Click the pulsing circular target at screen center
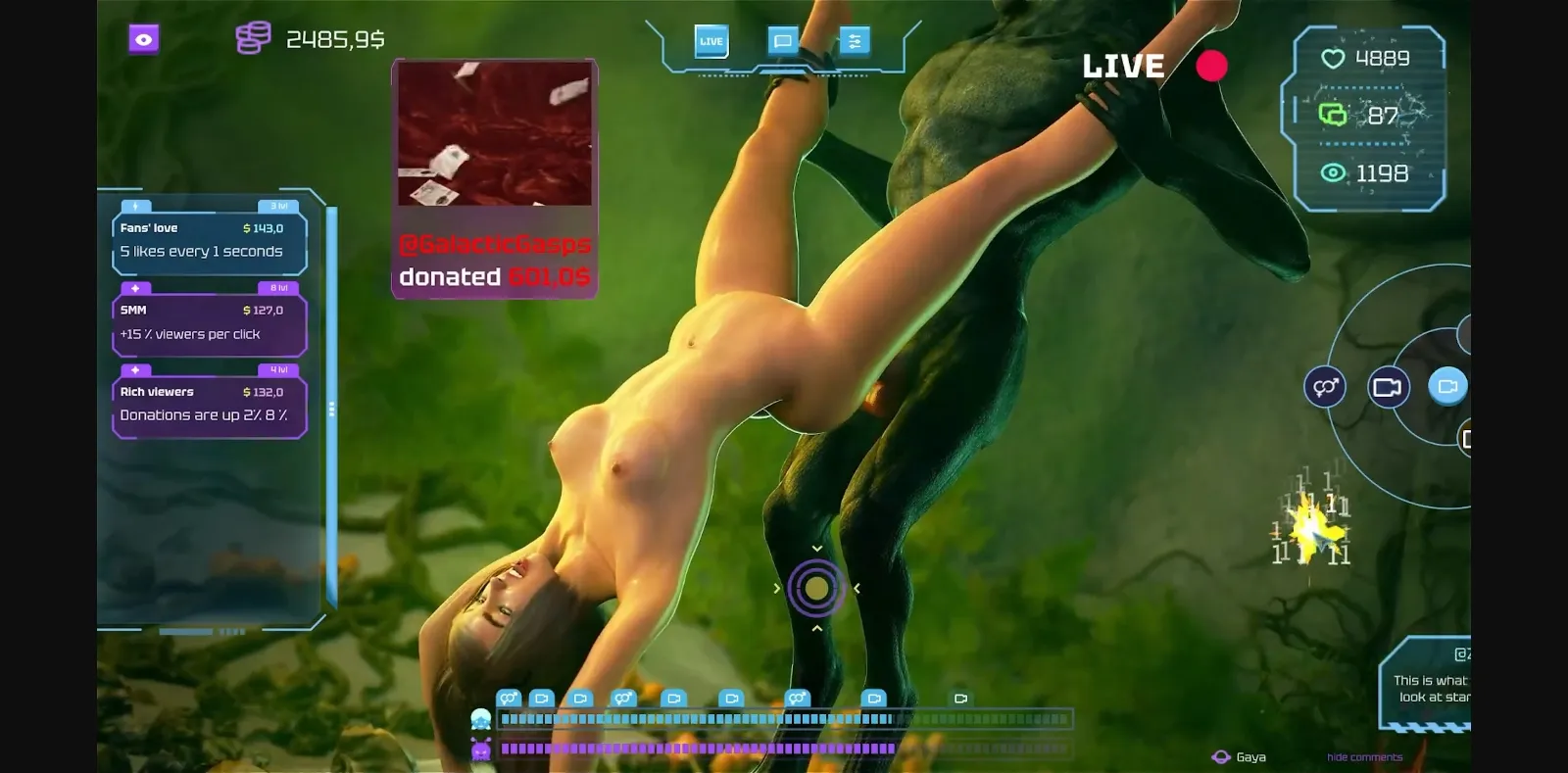Viewport: 1568px width, 773px height. point(816,587)
